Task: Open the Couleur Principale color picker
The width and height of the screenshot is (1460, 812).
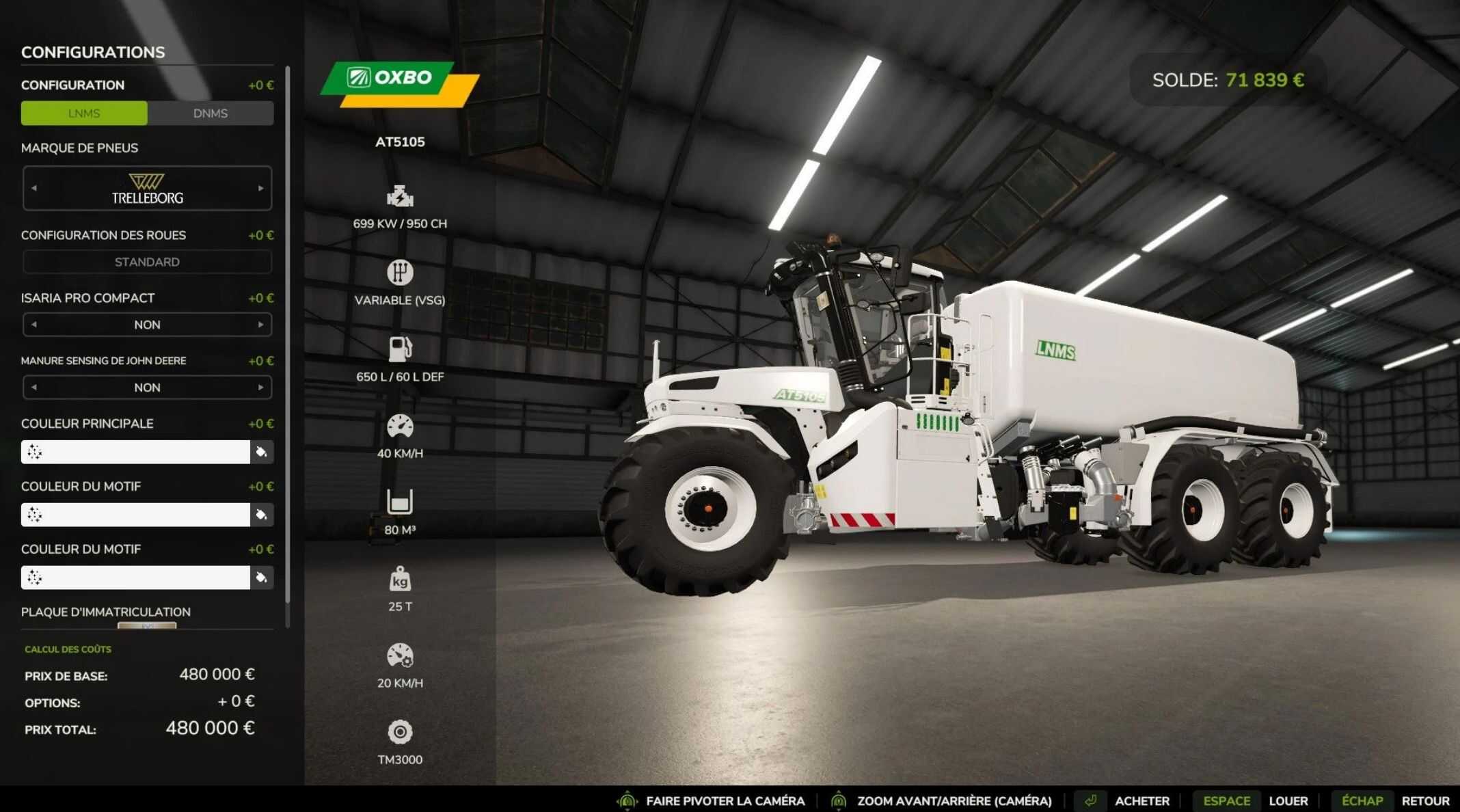Action: (x=261, y=452)
